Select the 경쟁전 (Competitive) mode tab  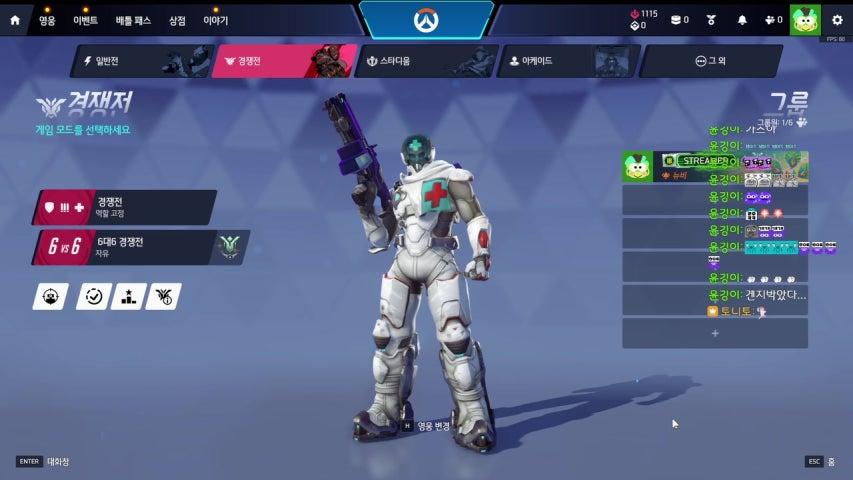283,61
